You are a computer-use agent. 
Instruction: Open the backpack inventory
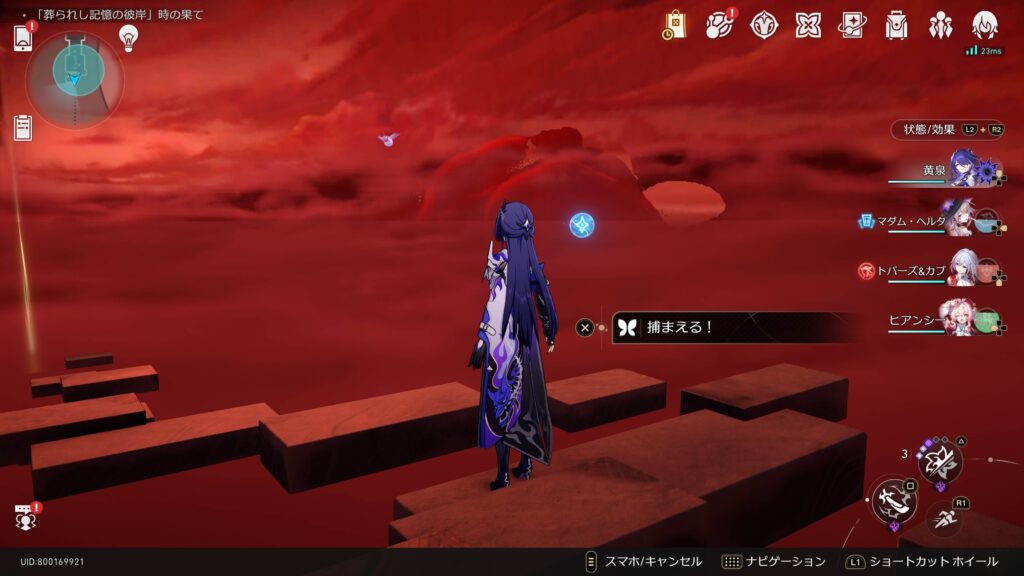[896, 25]
